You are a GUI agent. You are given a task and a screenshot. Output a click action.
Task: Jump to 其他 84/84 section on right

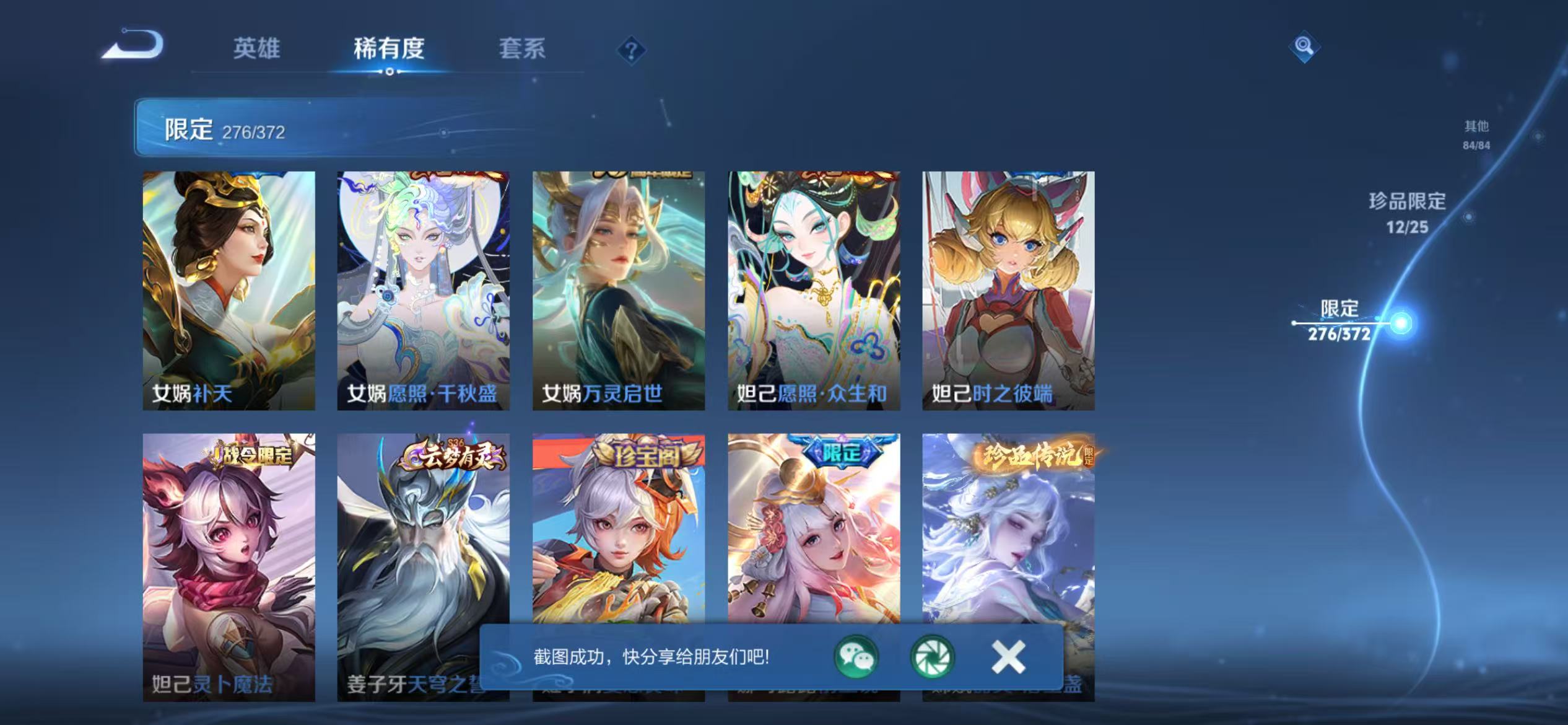pyautogui.click(x=1476, y=133)
